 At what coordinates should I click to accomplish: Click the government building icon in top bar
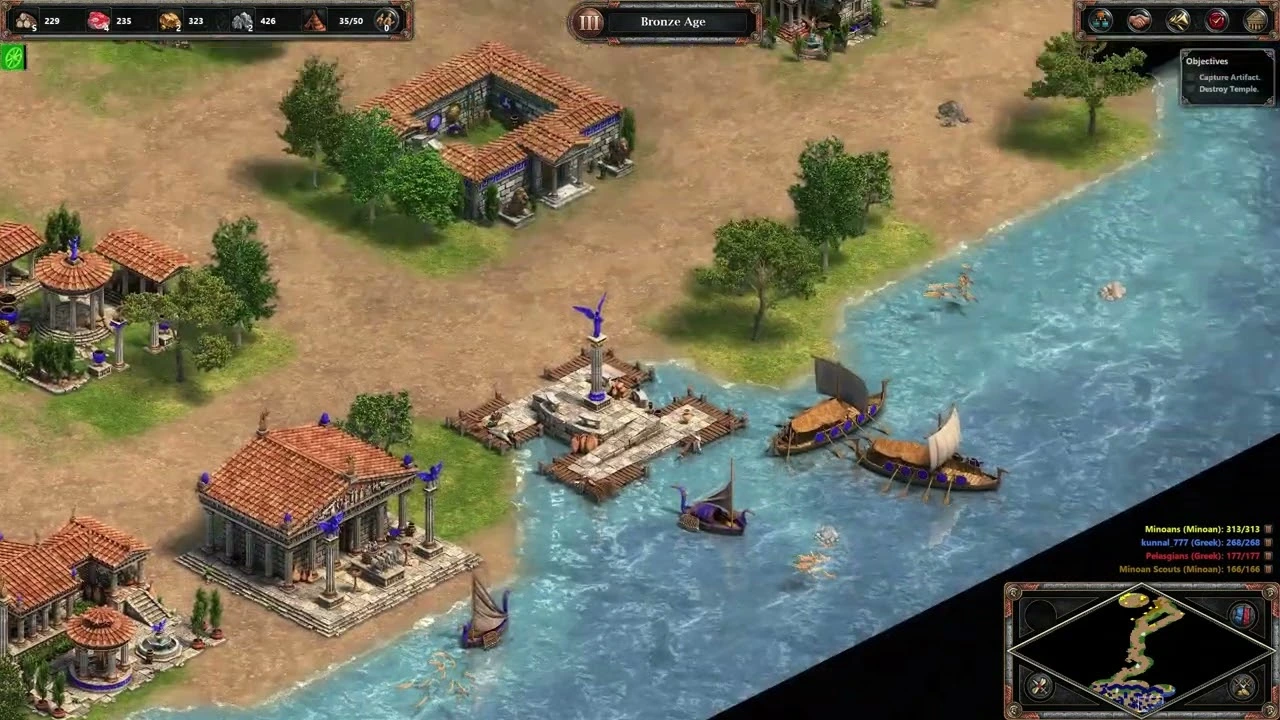point(1253,20)
